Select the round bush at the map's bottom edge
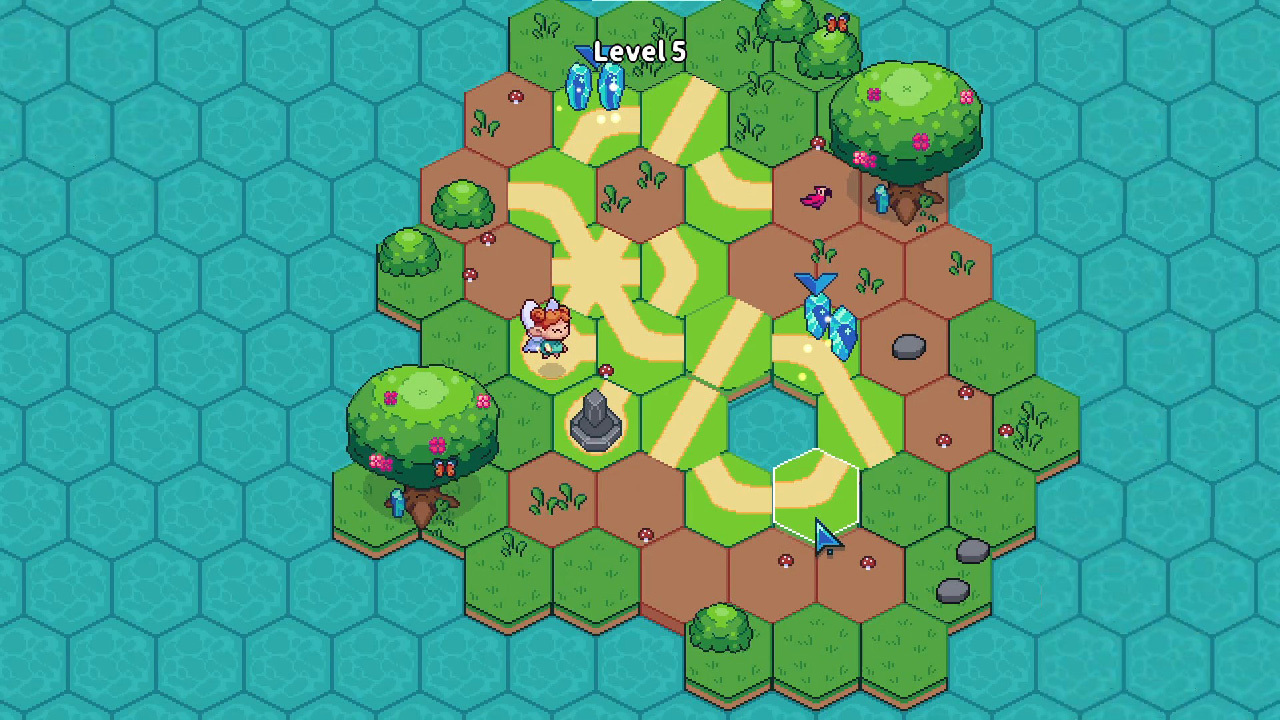This screenshot has height=720, width=1280. point(722,625)
